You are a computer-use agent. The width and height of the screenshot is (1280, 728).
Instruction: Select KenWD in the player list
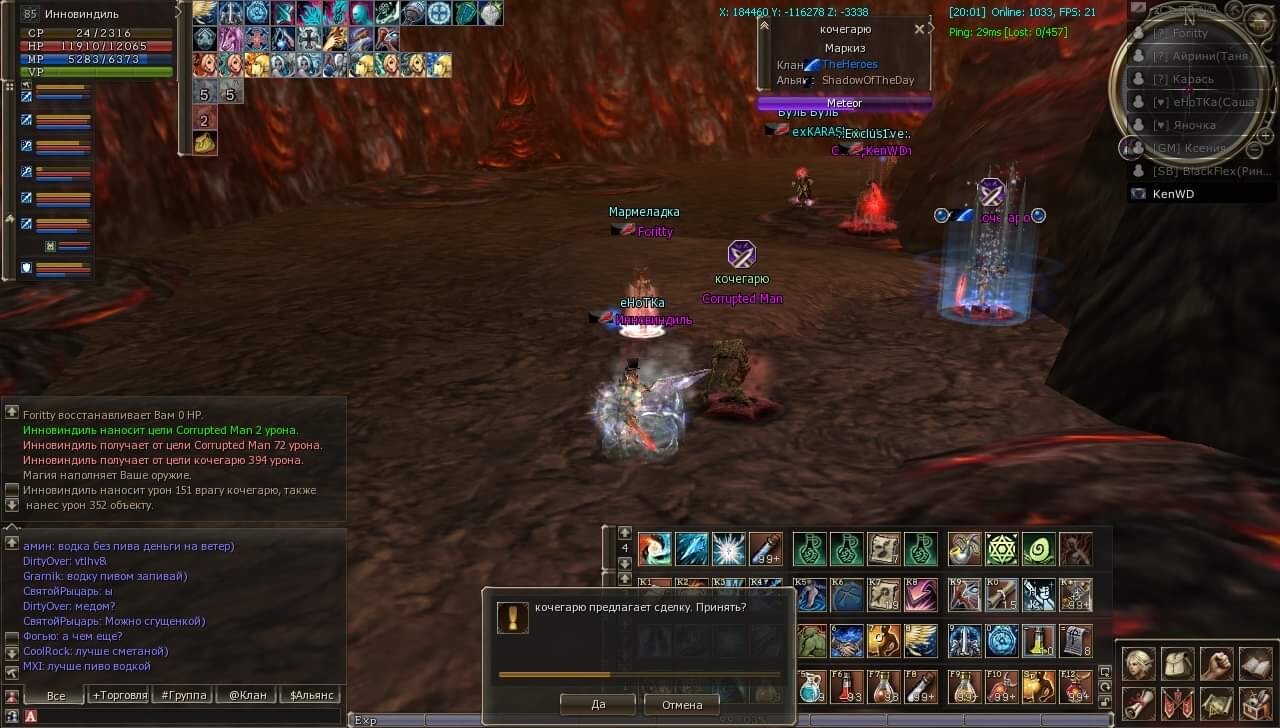[1173, 194]
